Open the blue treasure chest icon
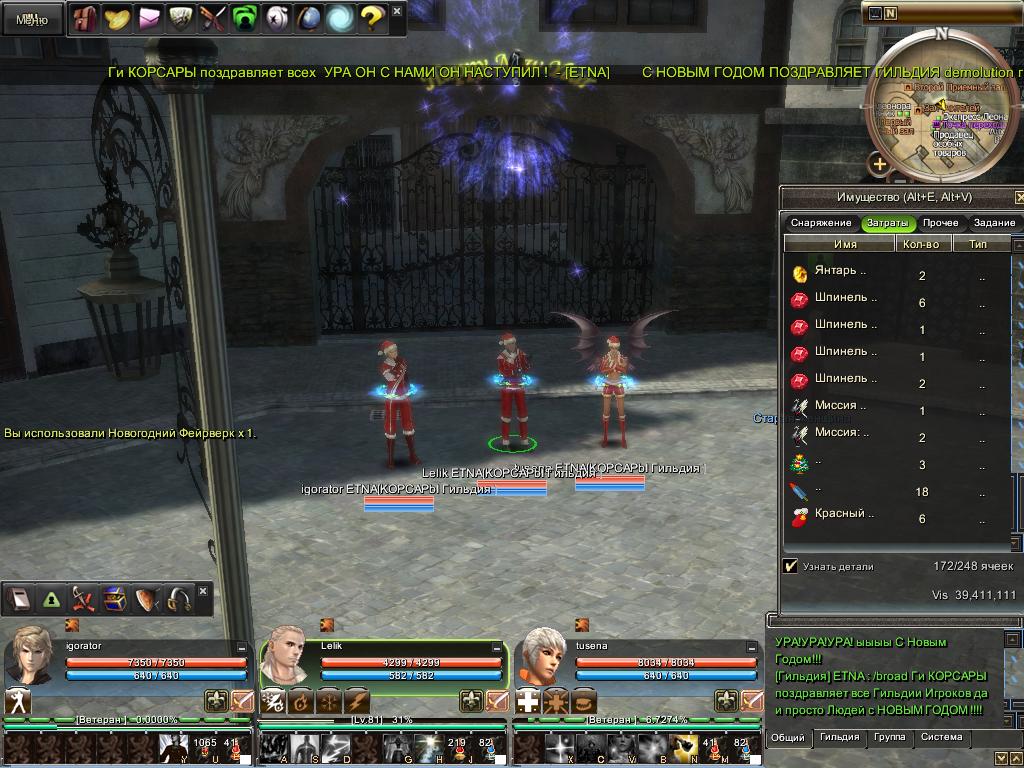1024x768 pixels. pyautogui.click(x=115, y=599)
